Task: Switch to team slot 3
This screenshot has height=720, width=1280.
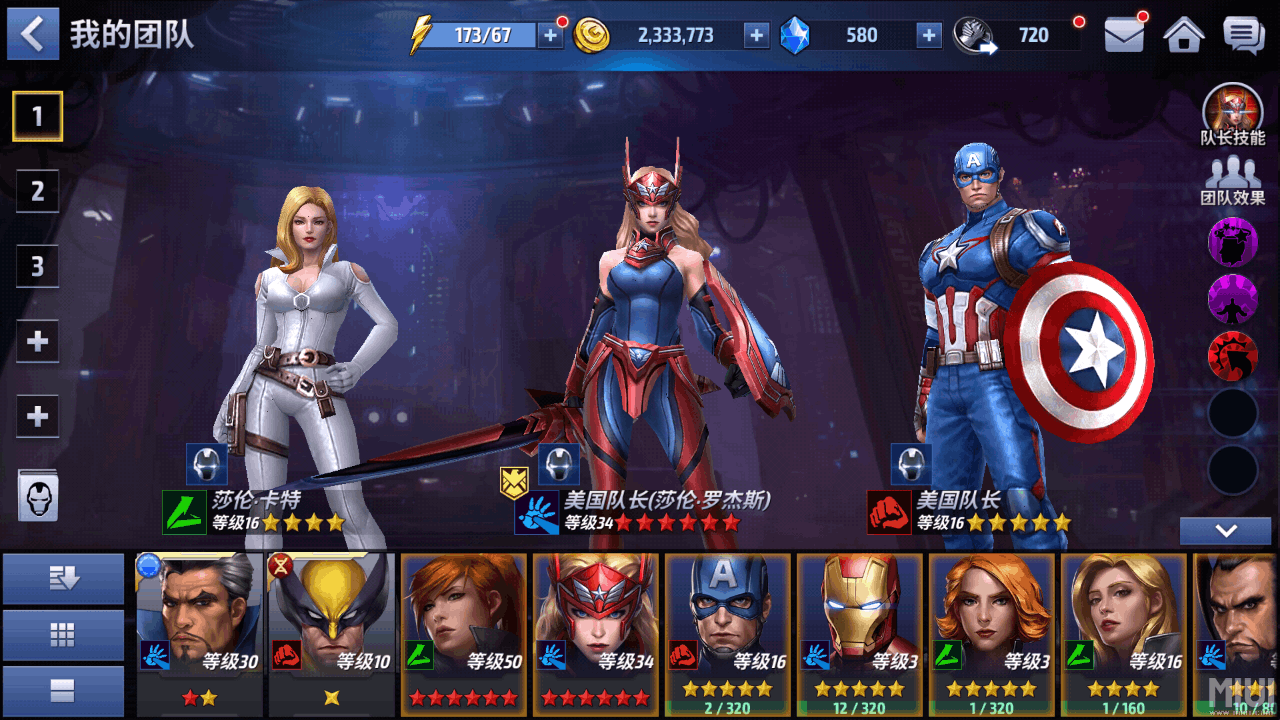Action: [x=38, y=266]
